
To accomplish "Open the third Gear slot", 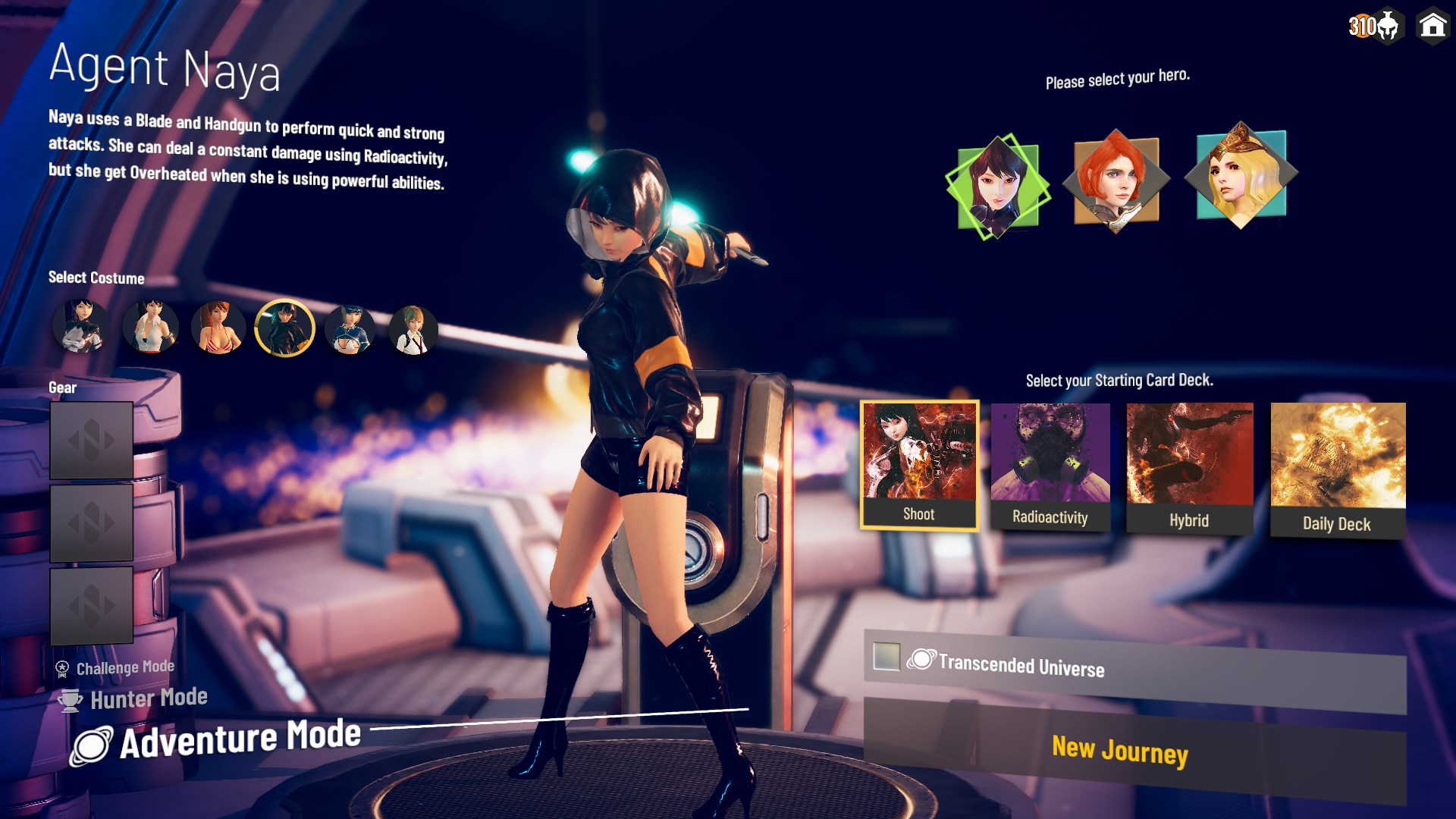I will pyautogui.click(x=91, y=604).
